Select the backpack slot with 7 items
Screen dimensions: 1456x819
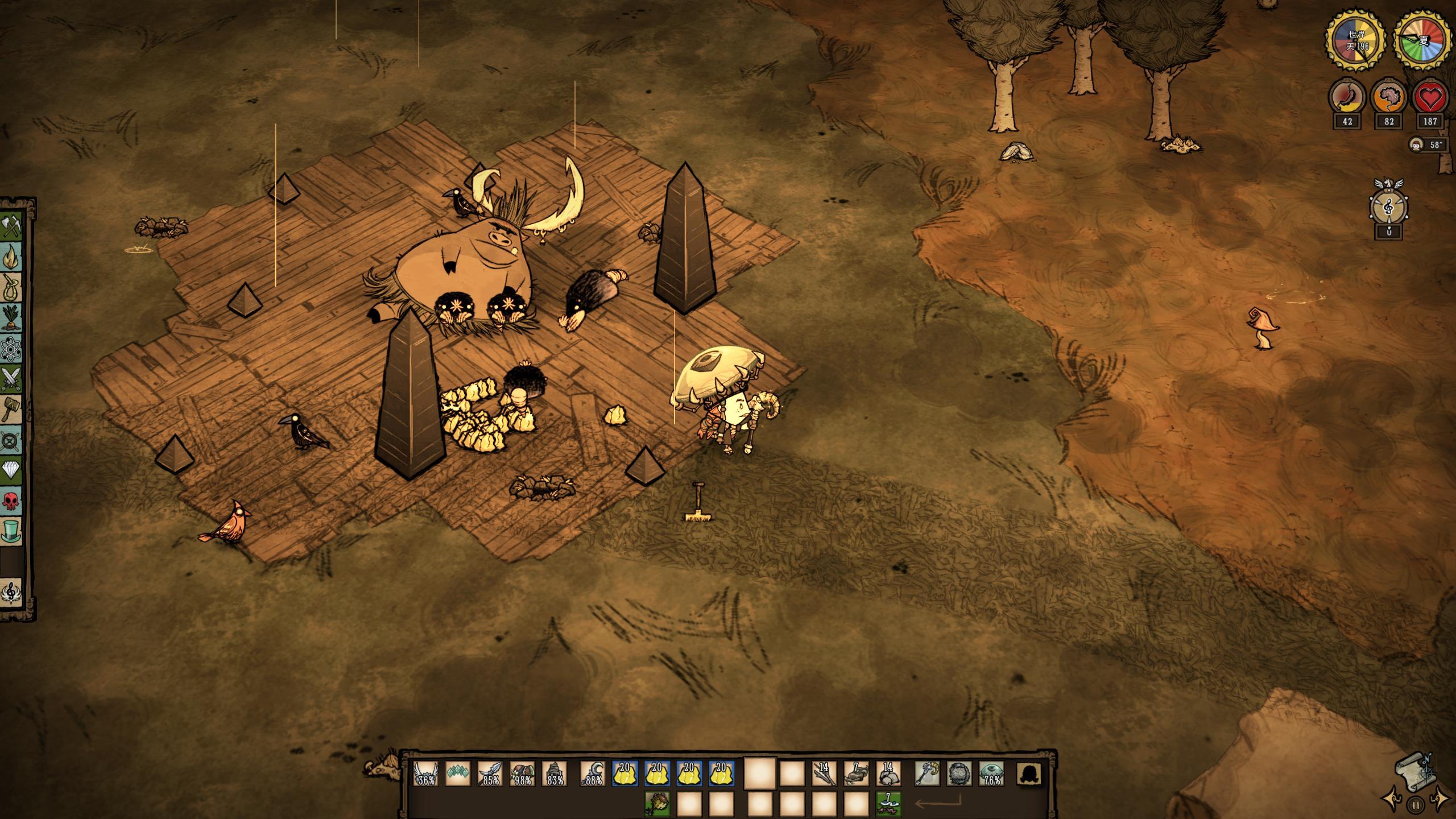888,804
